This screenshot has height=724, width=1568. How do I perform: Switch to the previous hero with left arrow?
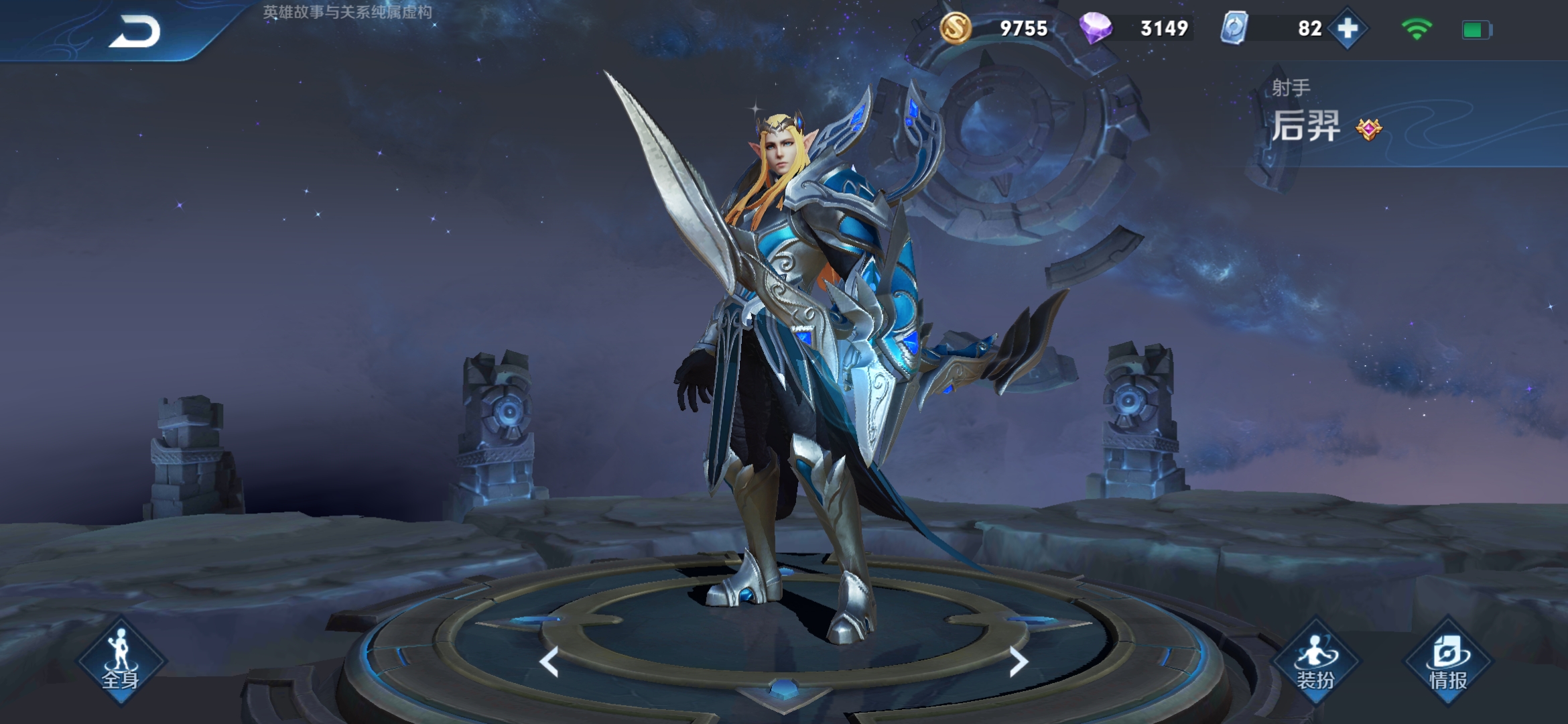tap(549, 662)
